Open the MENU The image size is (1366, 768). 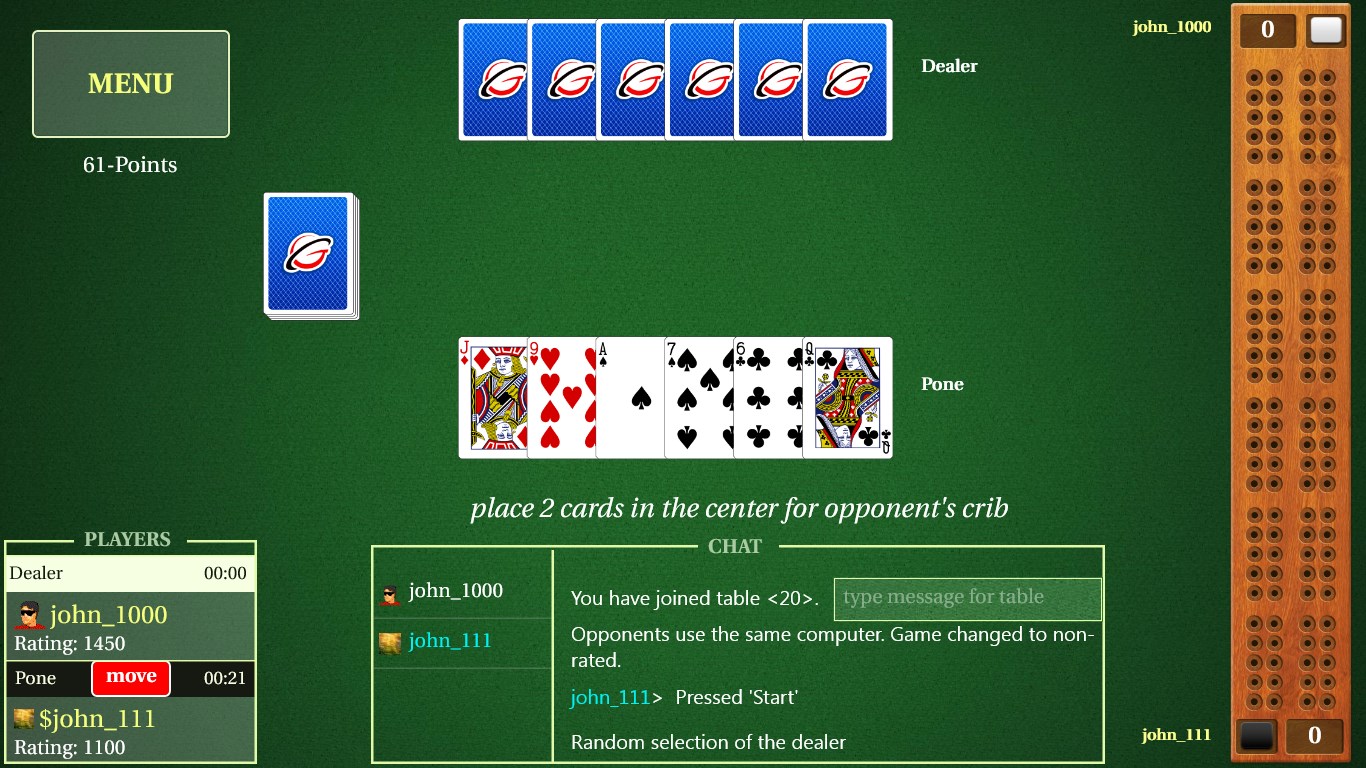(130, 84)
